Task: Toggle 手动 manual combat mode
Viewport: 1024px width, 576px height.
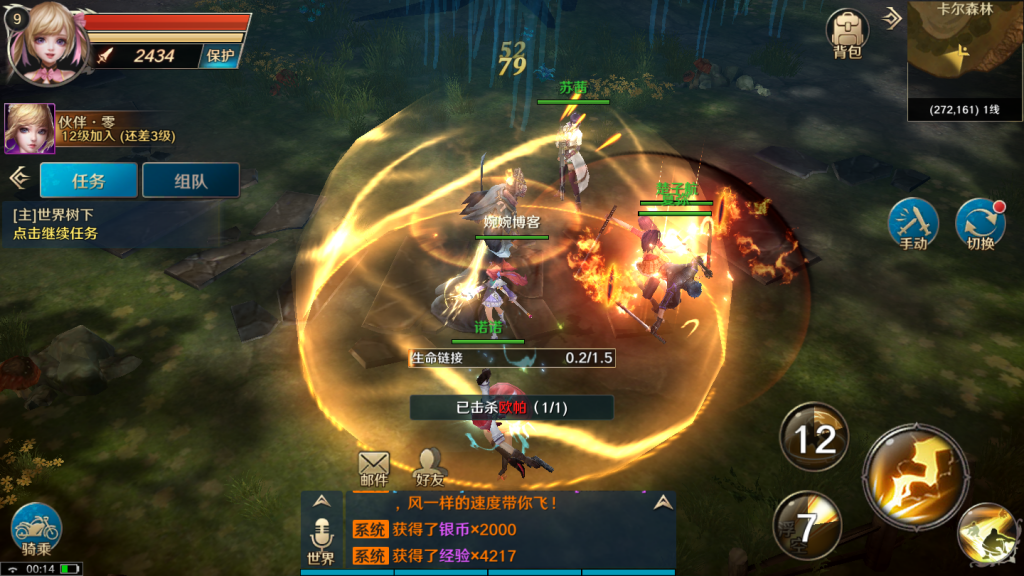Action: coord(913,223)
